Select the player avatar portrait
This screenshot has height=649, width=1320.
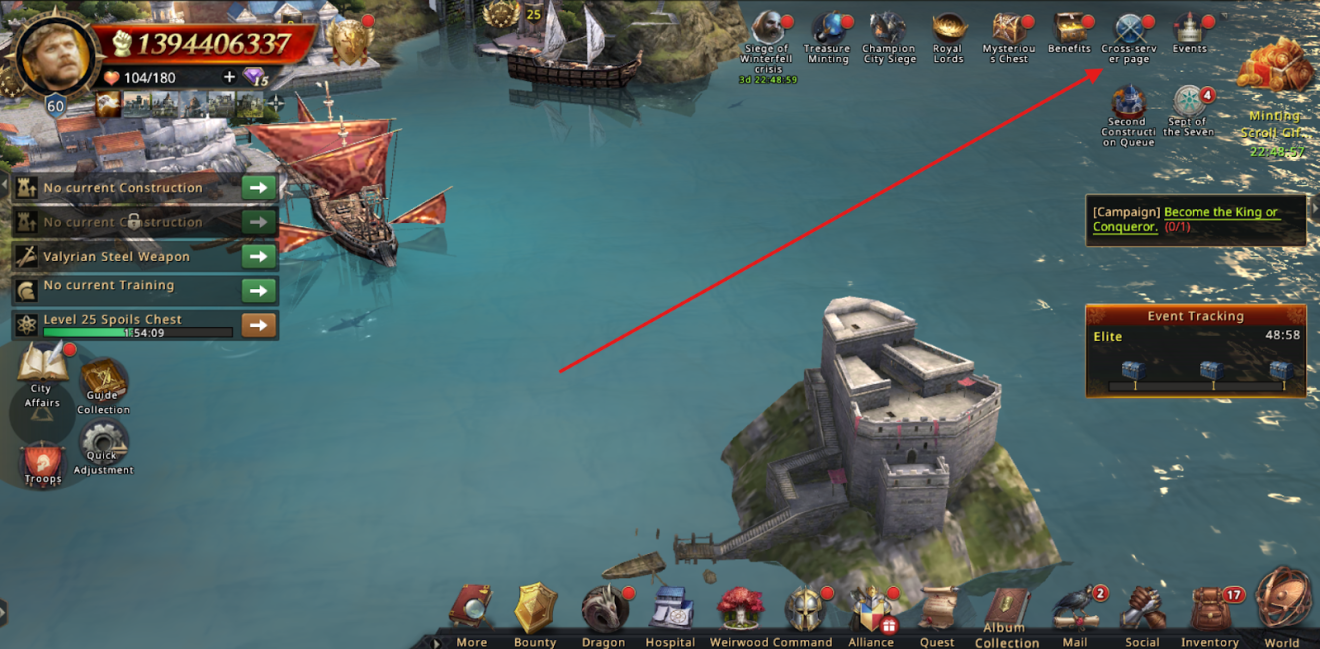(53, 50)
